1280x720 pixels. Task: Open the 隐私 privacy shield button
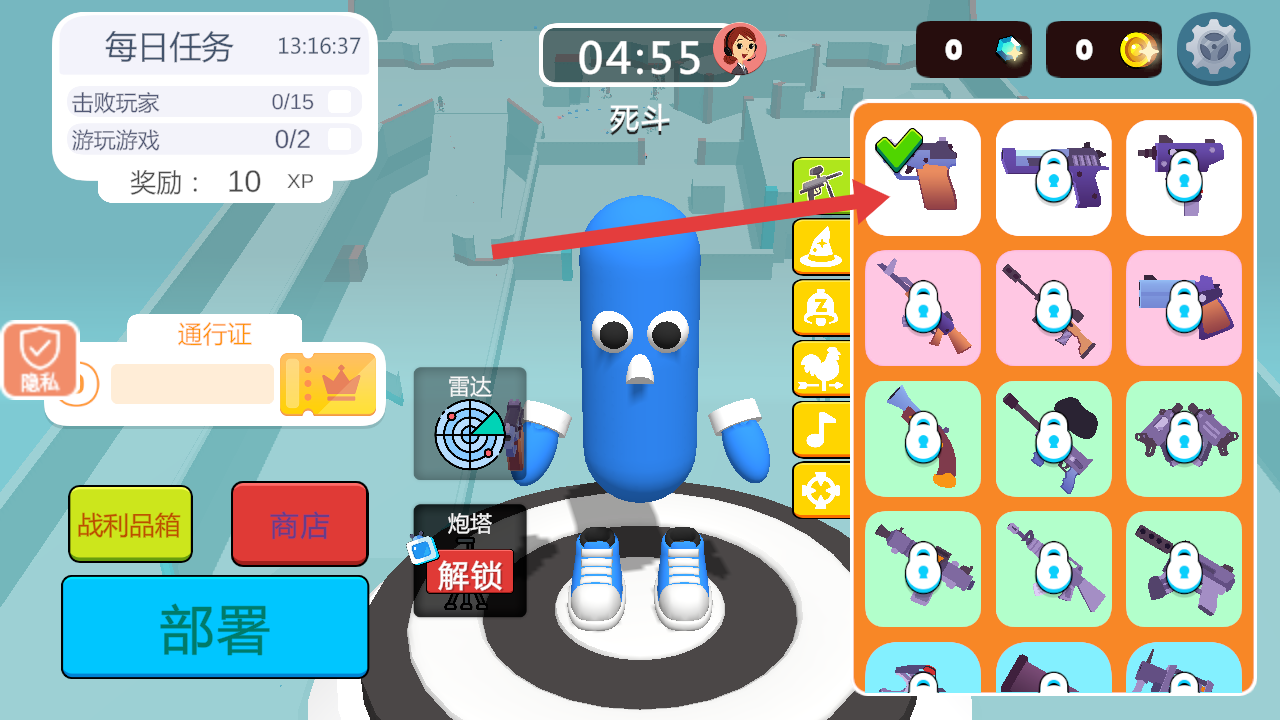40,359
